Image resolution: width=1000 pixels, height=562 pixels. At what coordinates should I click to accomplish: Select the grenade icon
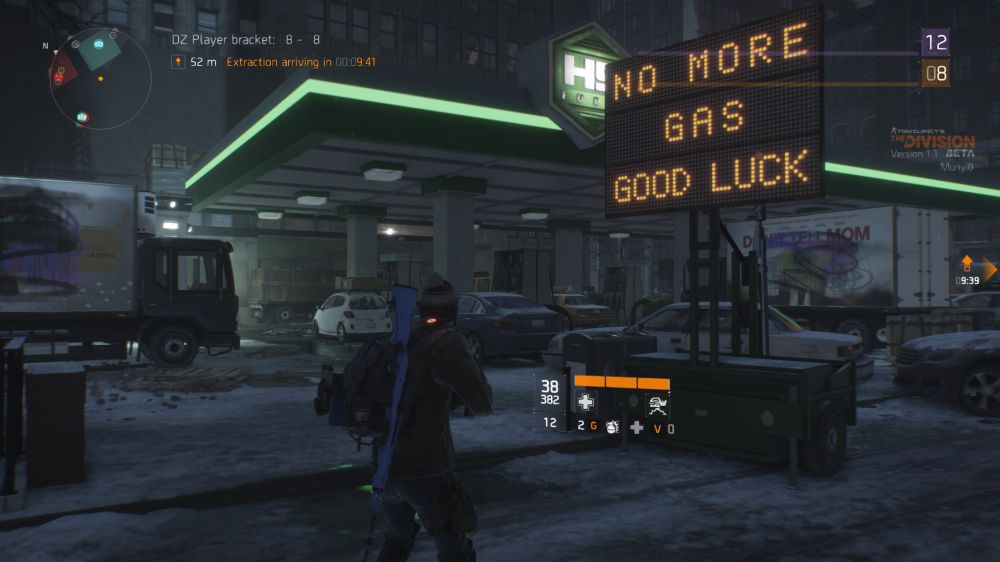point(612,427)
